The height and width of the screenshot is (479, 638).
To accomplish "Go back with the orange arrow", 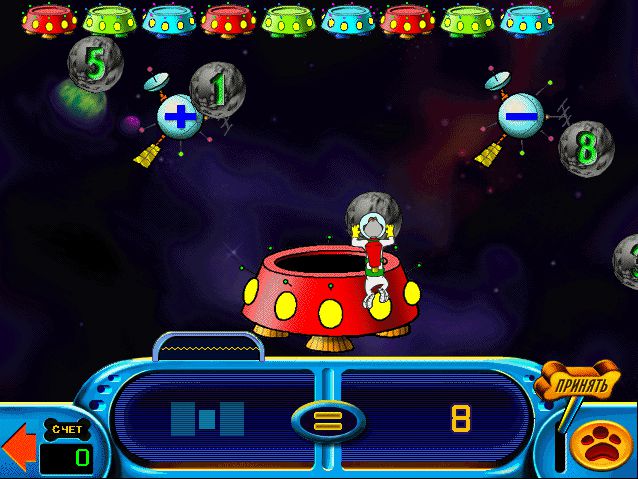I will pos(15,449).
